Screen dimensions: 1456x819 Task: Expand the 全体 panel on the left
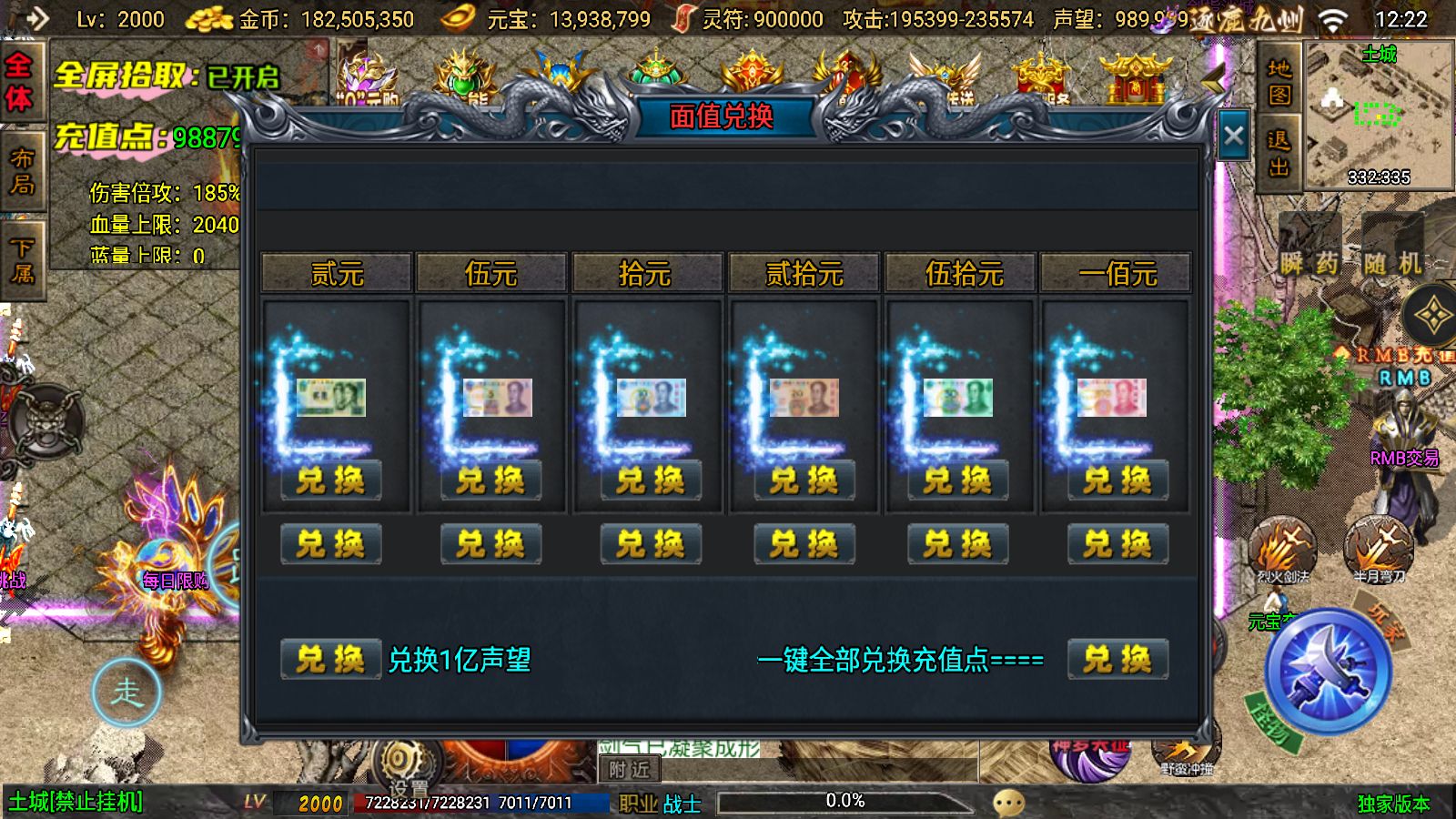point(23,80)
